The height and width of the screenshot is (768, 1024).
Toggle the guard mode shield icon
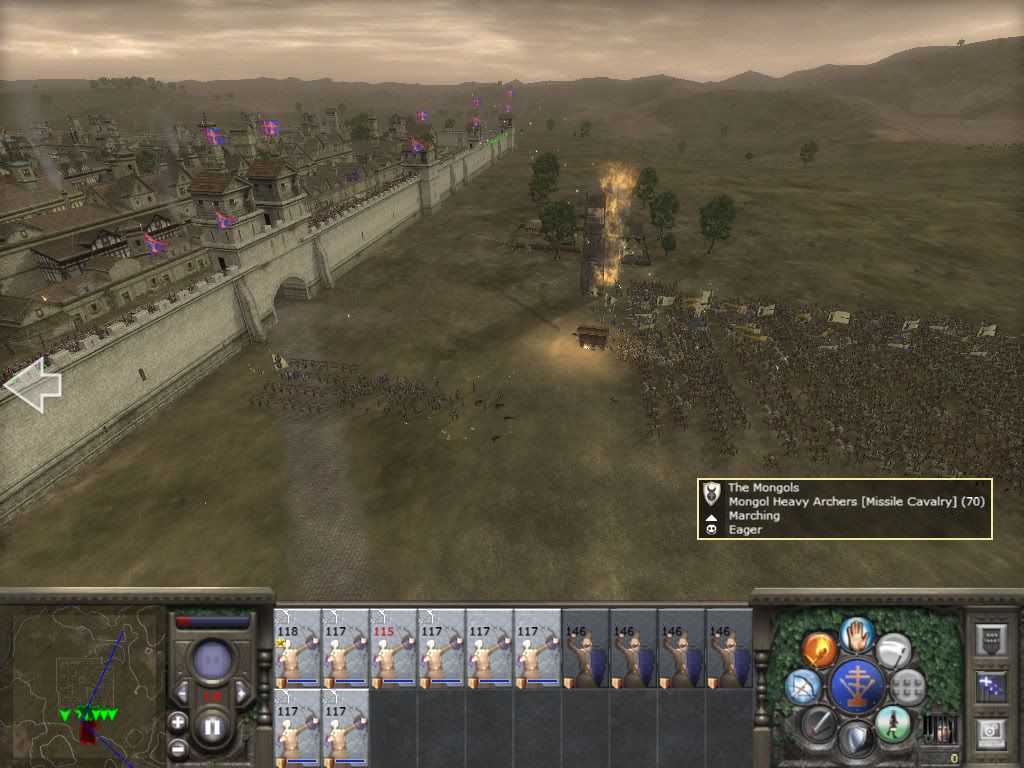856,739
